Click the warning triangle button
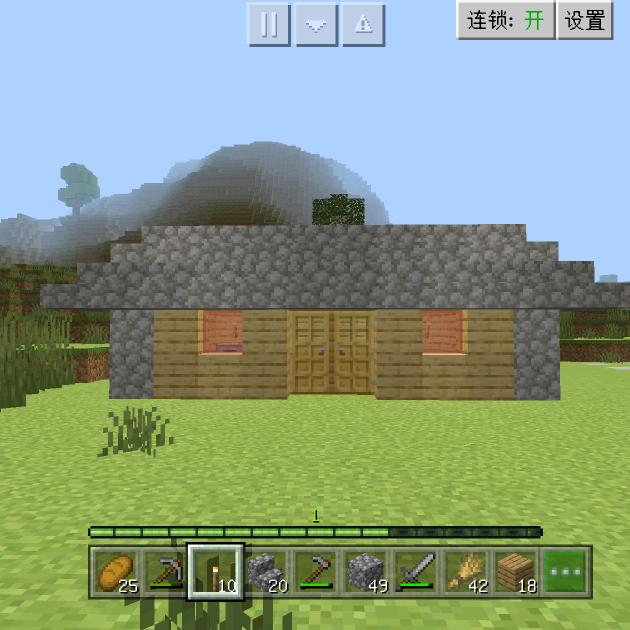This screenshot has width=630, height=630. 364,25
